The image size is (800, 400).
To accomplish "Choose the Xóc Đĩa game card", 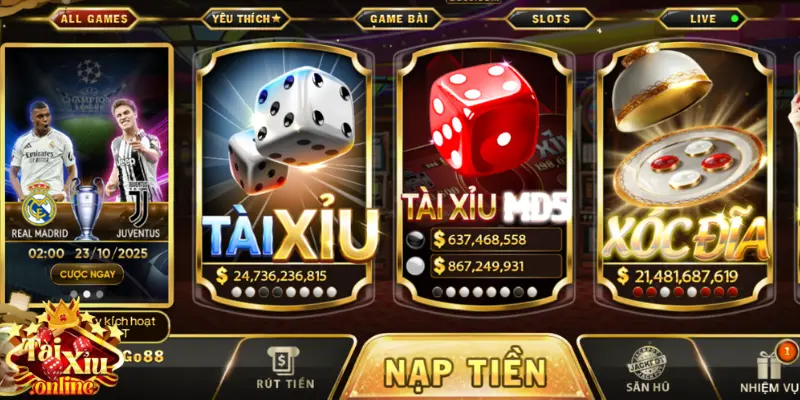I will 685,170.
